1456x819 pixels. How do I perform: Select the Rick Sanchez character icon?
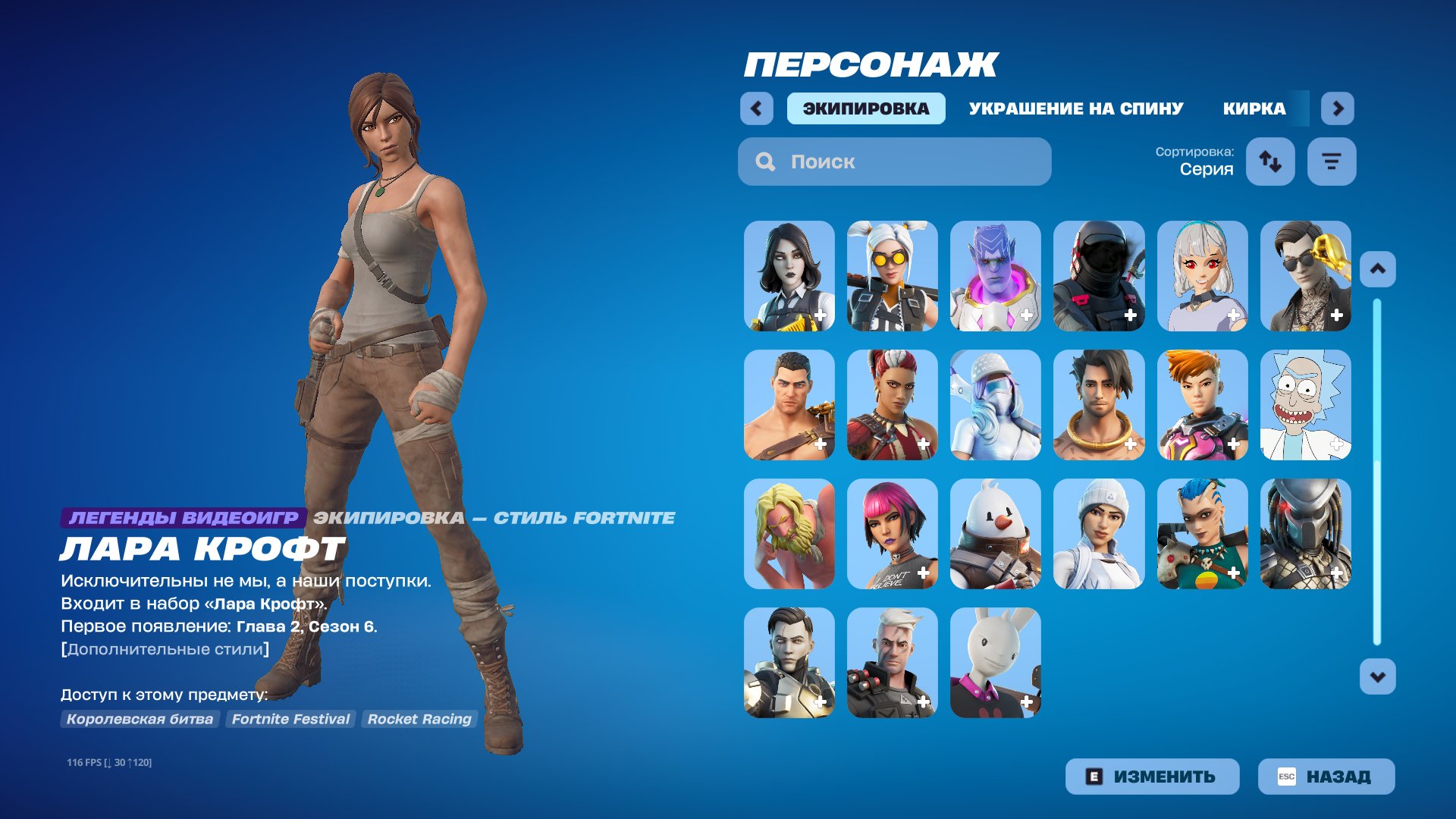click(x=1306, y=406)
